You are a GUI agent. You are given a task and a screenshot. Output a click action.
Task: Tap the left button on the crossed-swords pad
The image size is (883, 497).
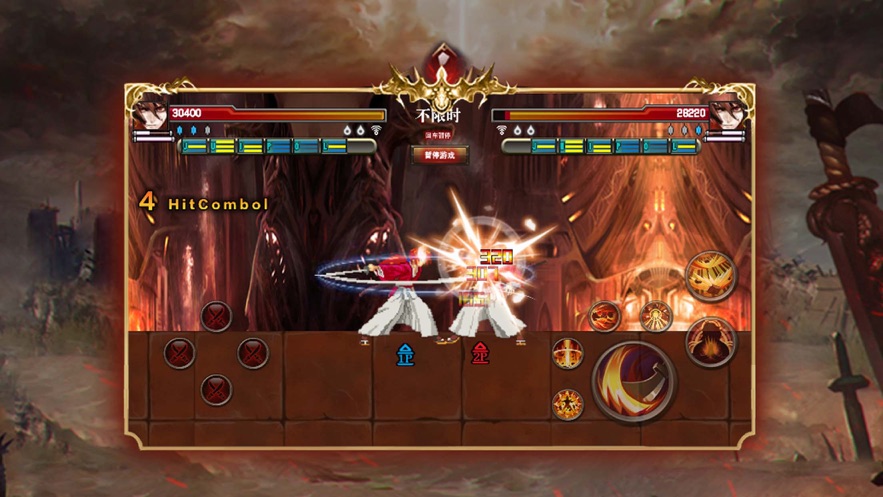(179, 353)
